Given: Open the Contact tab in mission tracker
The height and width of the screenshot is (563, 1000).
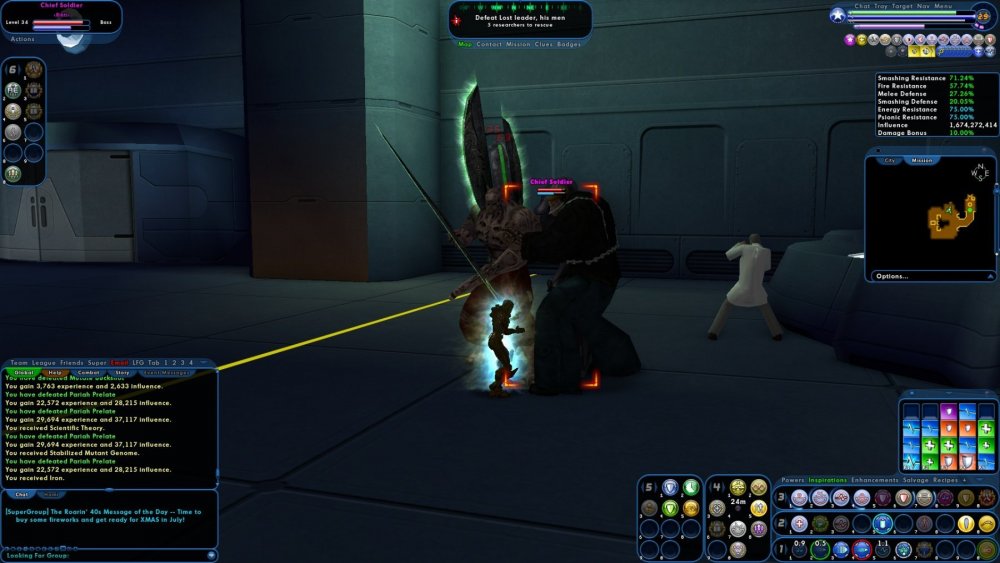Looking at the screenshot, I should pos(489,44).
